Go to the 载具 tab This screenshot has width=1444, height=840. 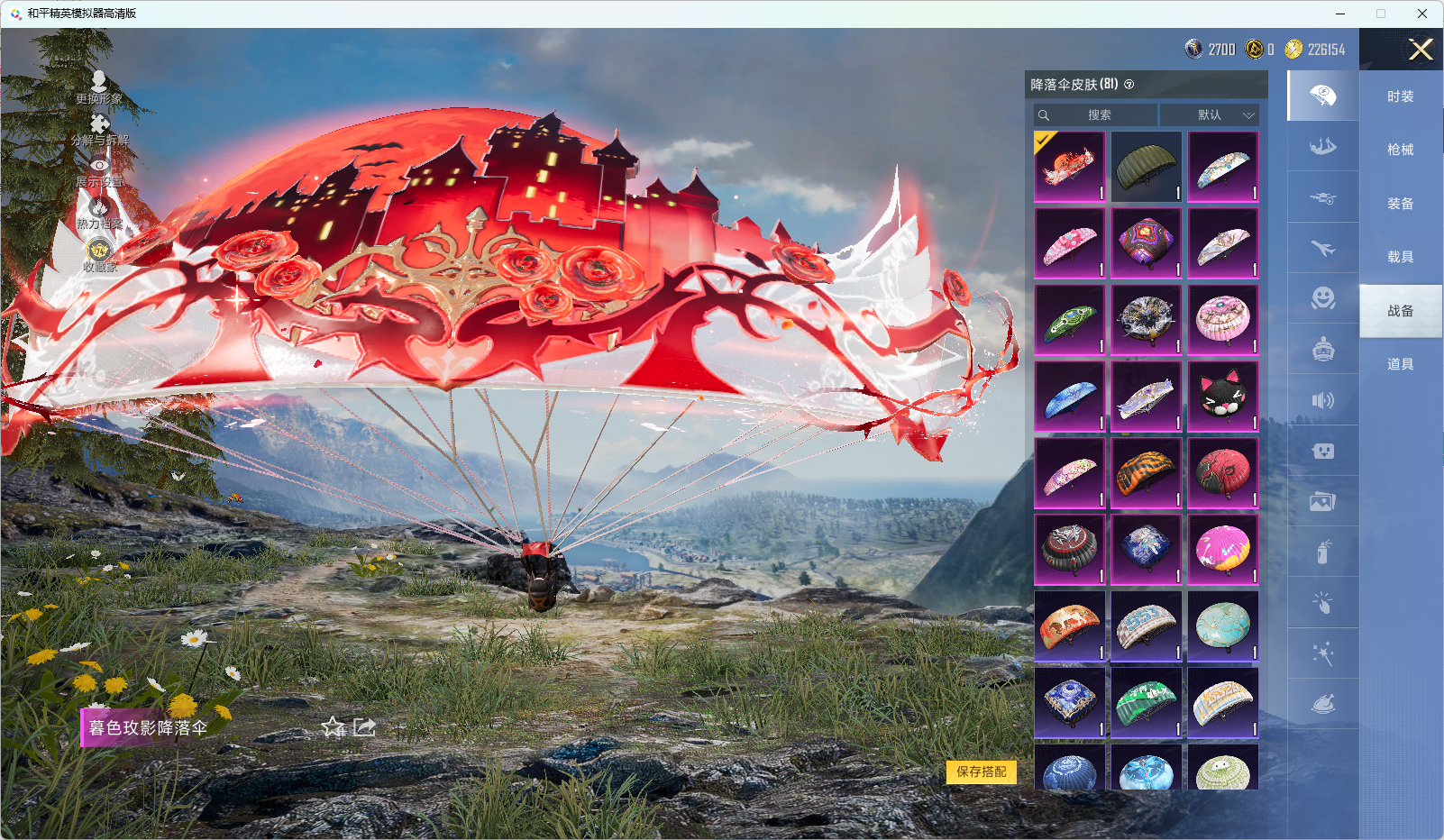coord(1400,257)
